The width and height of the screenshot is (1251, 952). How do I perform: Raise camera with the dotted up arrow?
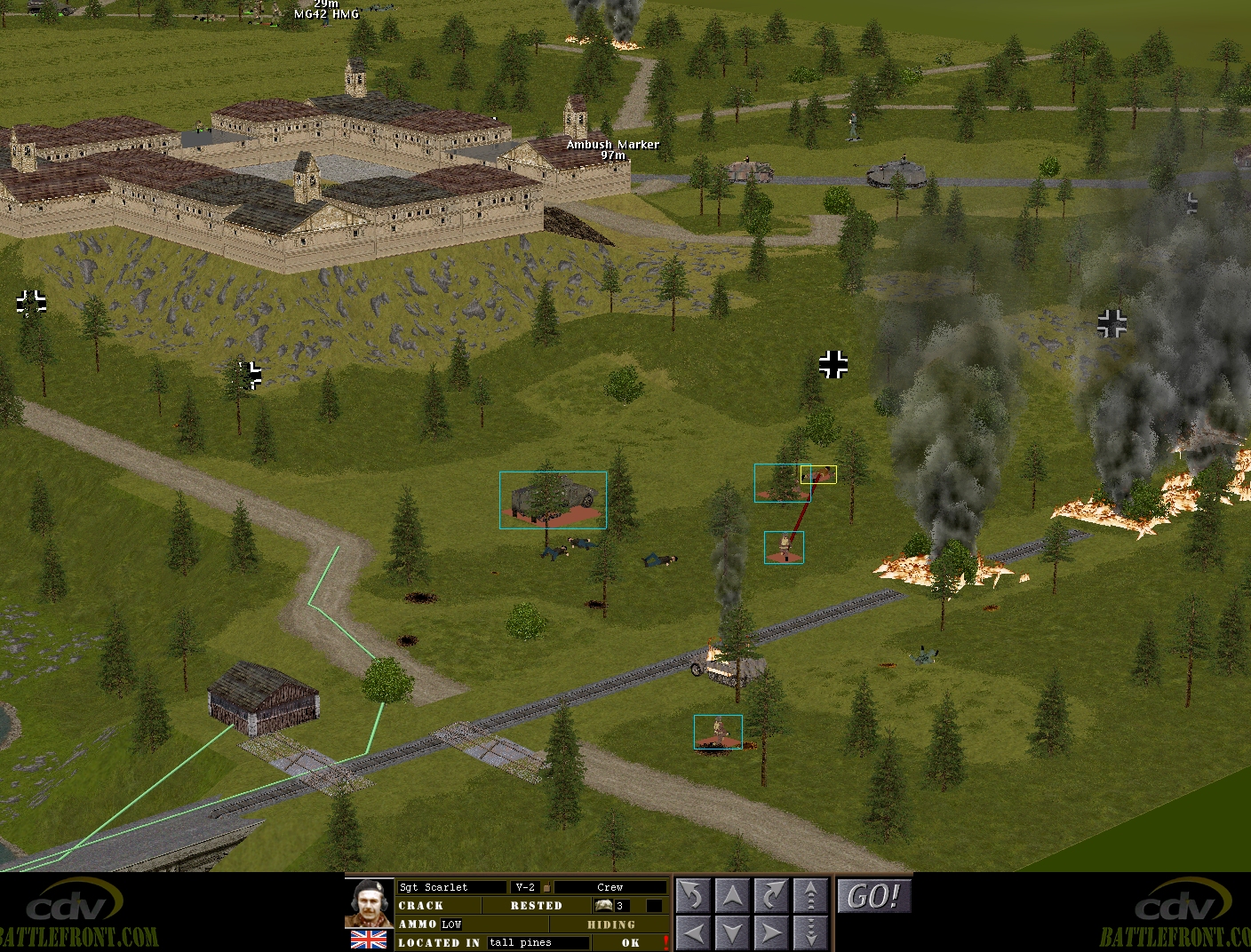[809, 896]
